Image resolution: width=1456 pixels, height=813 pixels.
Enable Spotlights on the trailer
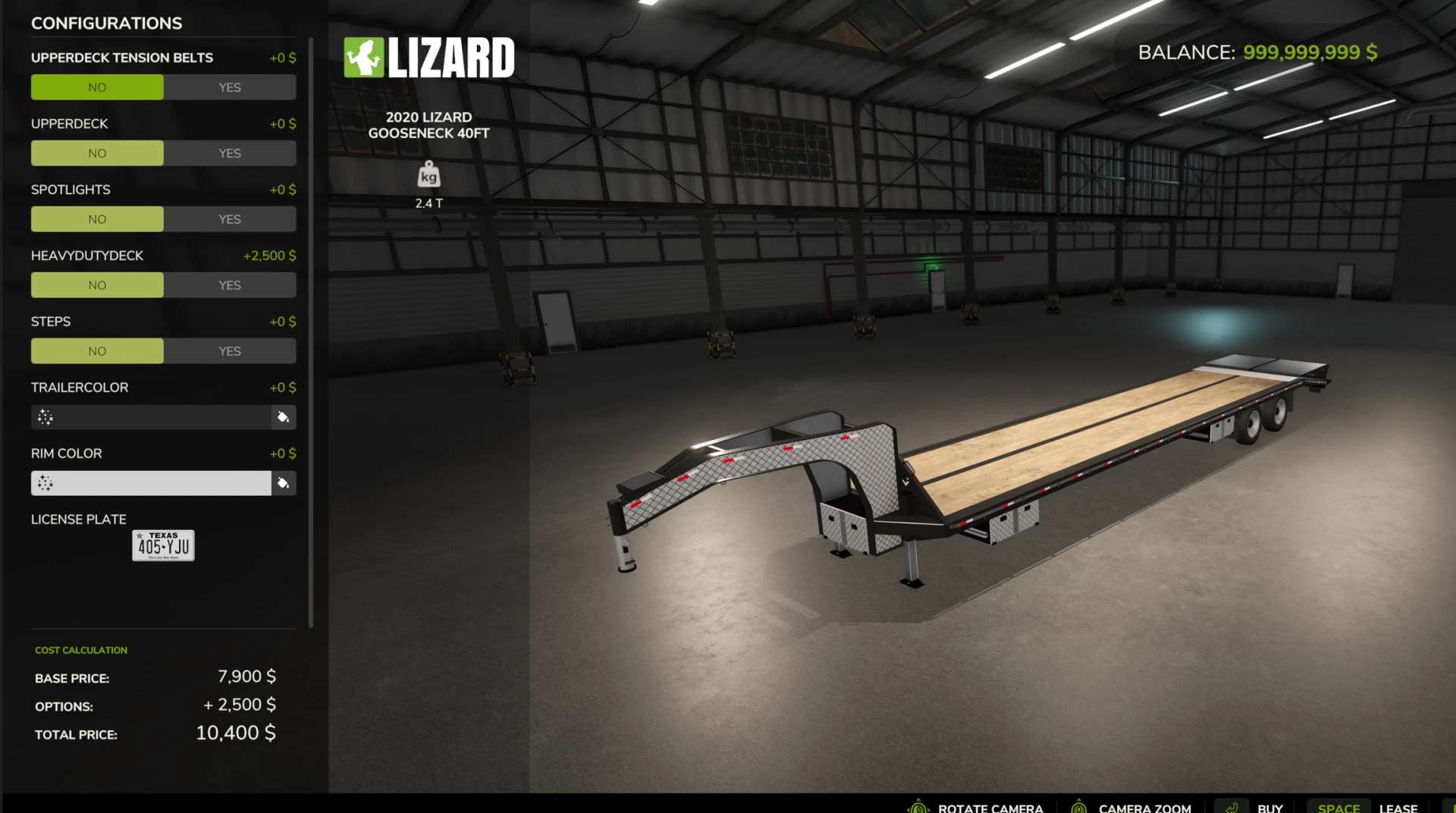click(x=230, y=218)
